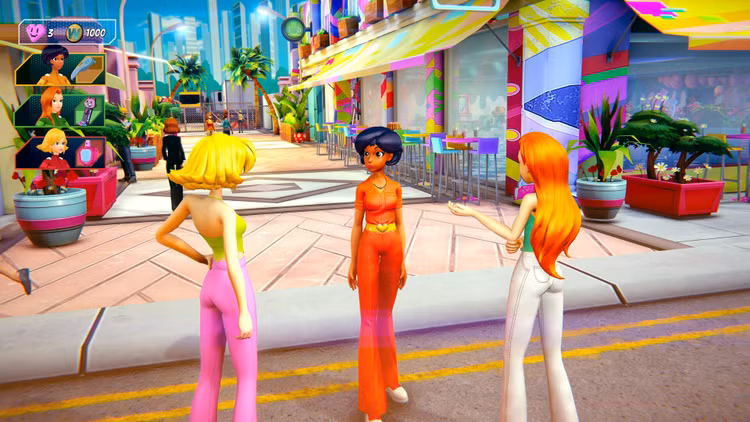Screen dimensions: 750x422
Task: Click Sam's purple cat gadget icon
Action: click(88, 109)
